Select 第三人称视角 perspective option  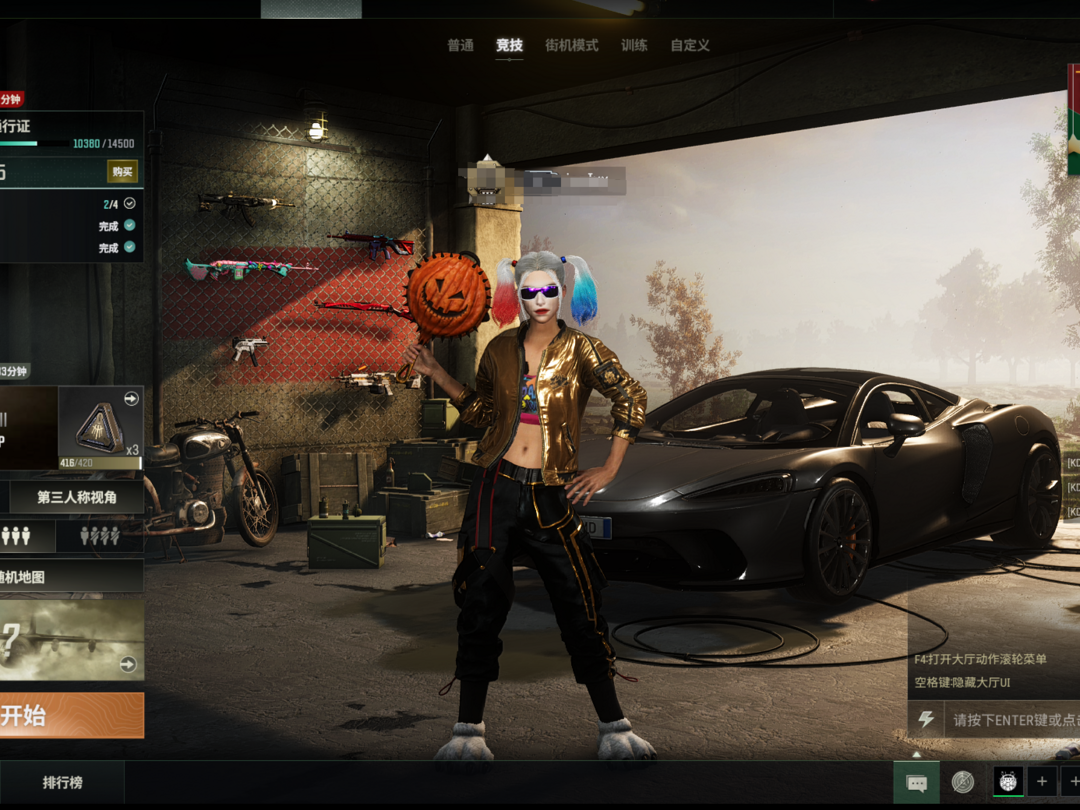(x=77, y=497)
